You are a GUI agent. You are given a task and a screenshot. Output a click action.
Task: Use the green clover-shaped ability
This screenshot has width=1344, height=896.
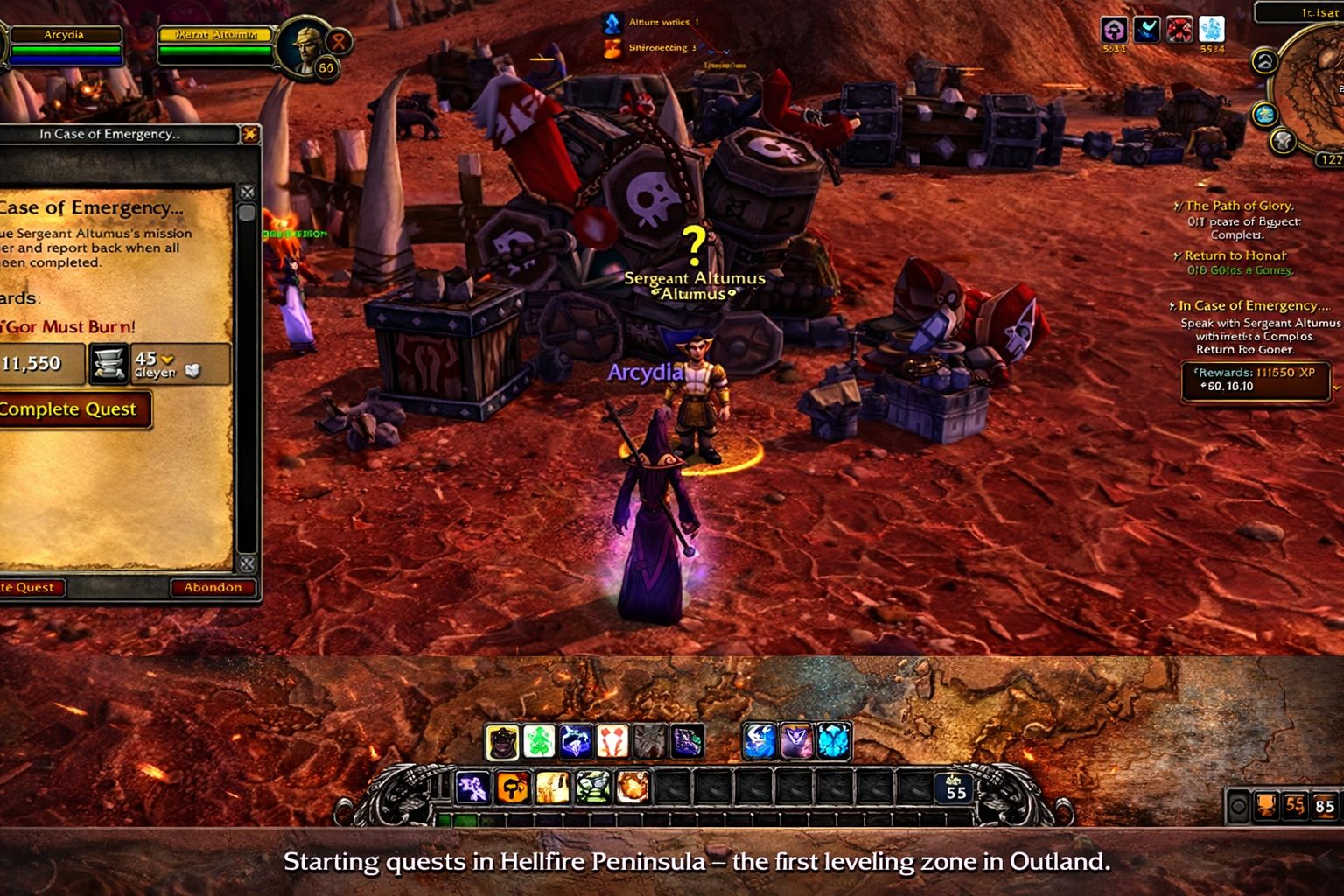(539, 742)
